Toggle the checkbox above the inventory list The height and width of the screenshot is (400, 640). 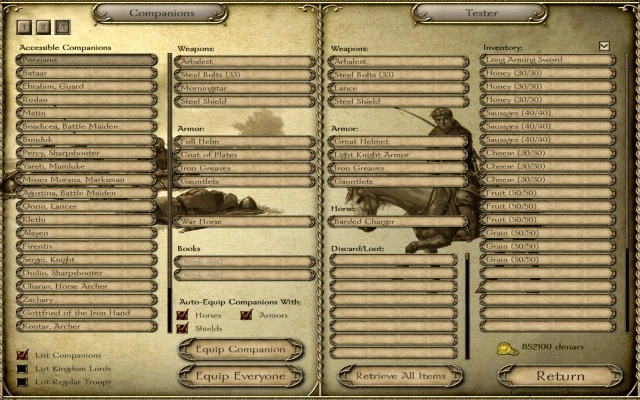[603, 46]
